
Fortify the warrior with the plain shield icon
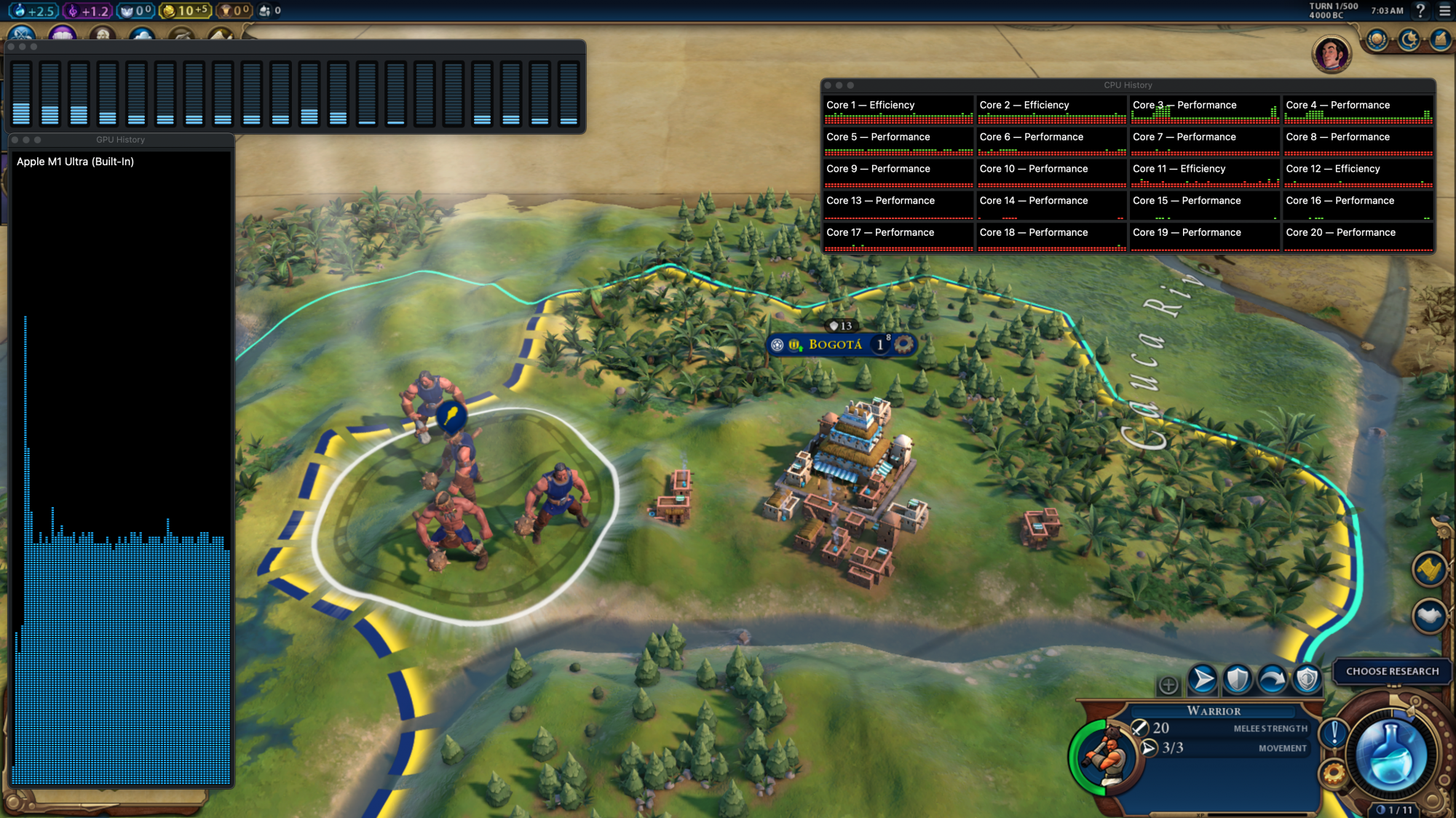pyautogui.click(x=1238, y=680)
